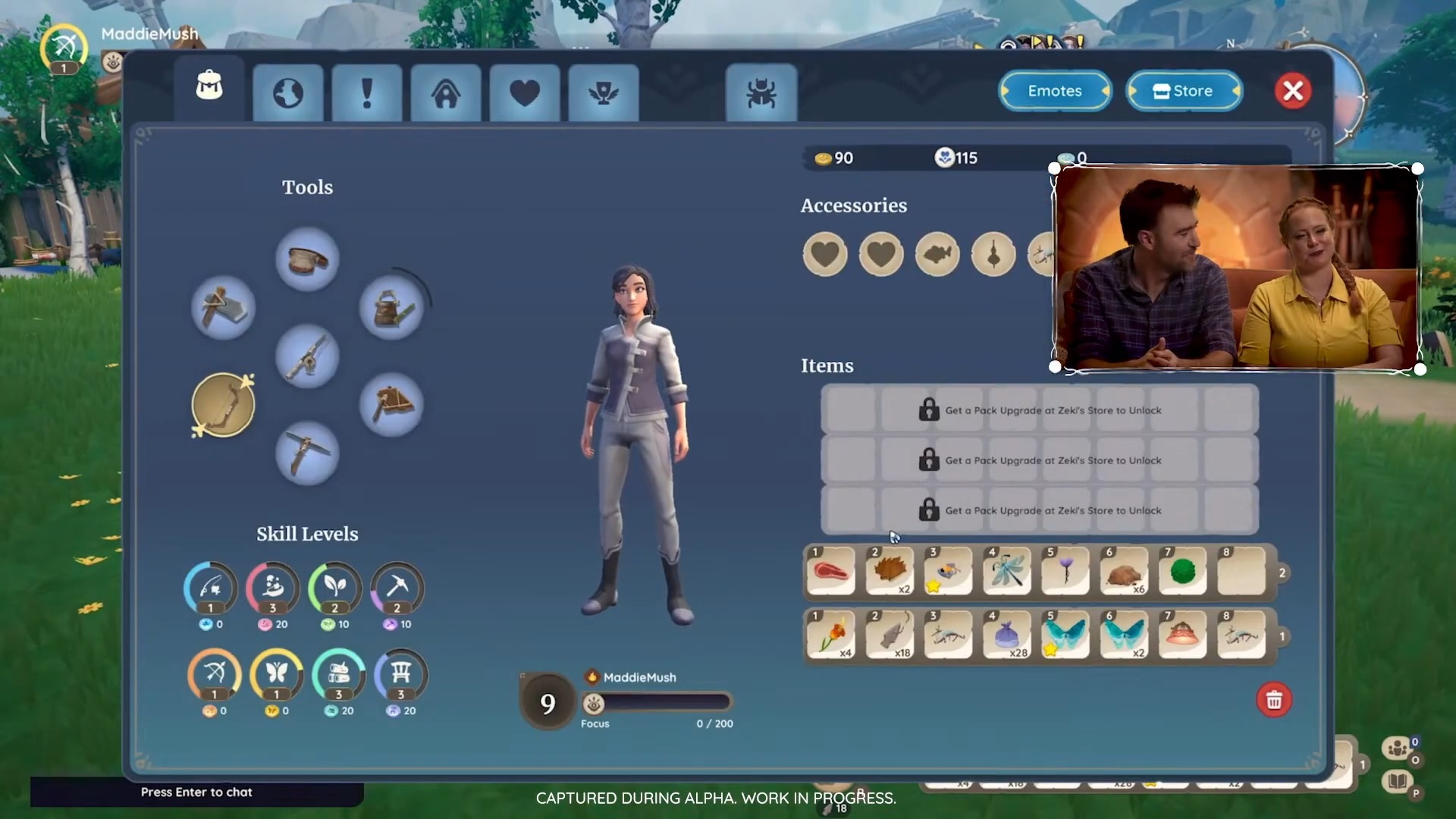1456x819 pixels.
Task: Click the dragonfly item slot
Action: pos(1007,571)
